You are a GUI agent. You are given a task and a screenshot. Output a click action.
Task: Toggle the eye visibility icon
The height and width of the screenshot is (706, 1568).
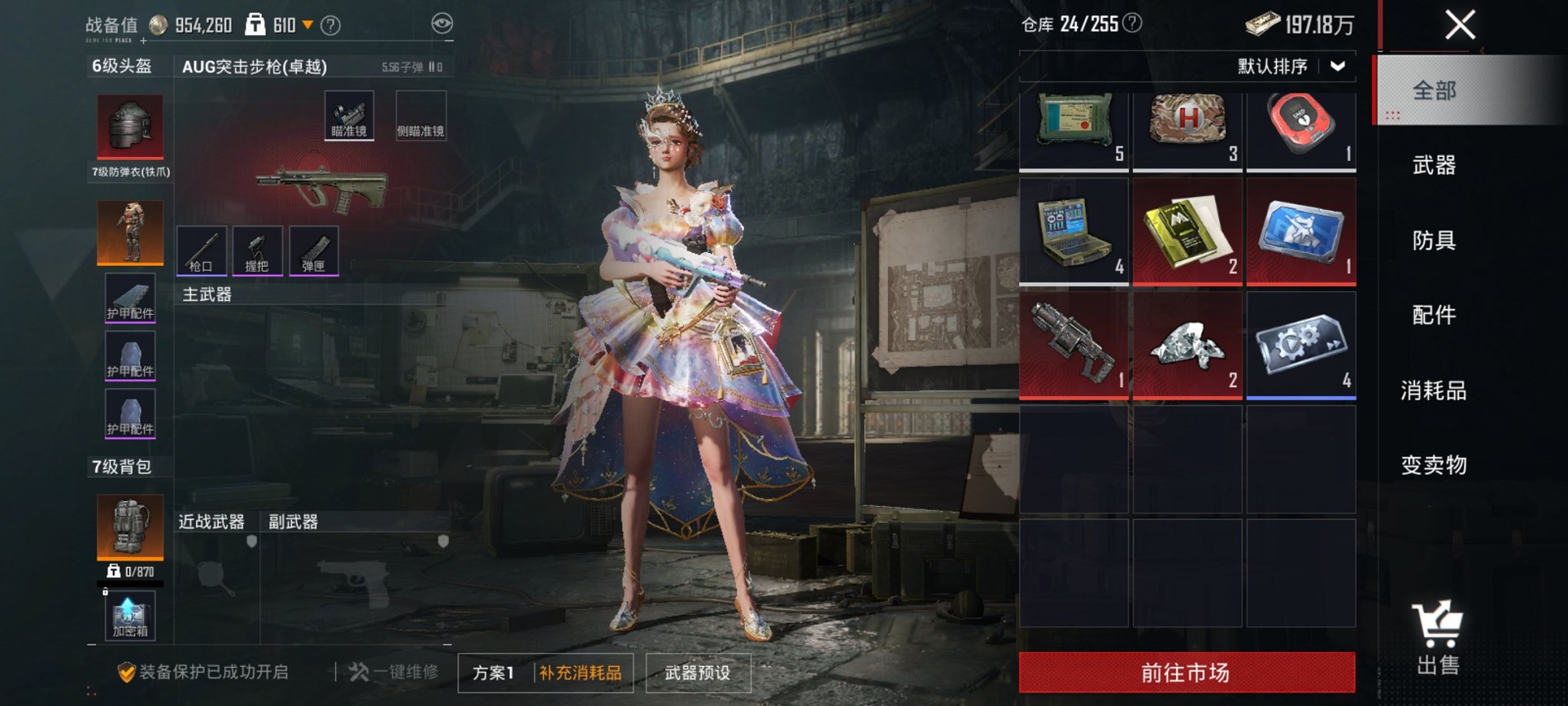[442, 24]
